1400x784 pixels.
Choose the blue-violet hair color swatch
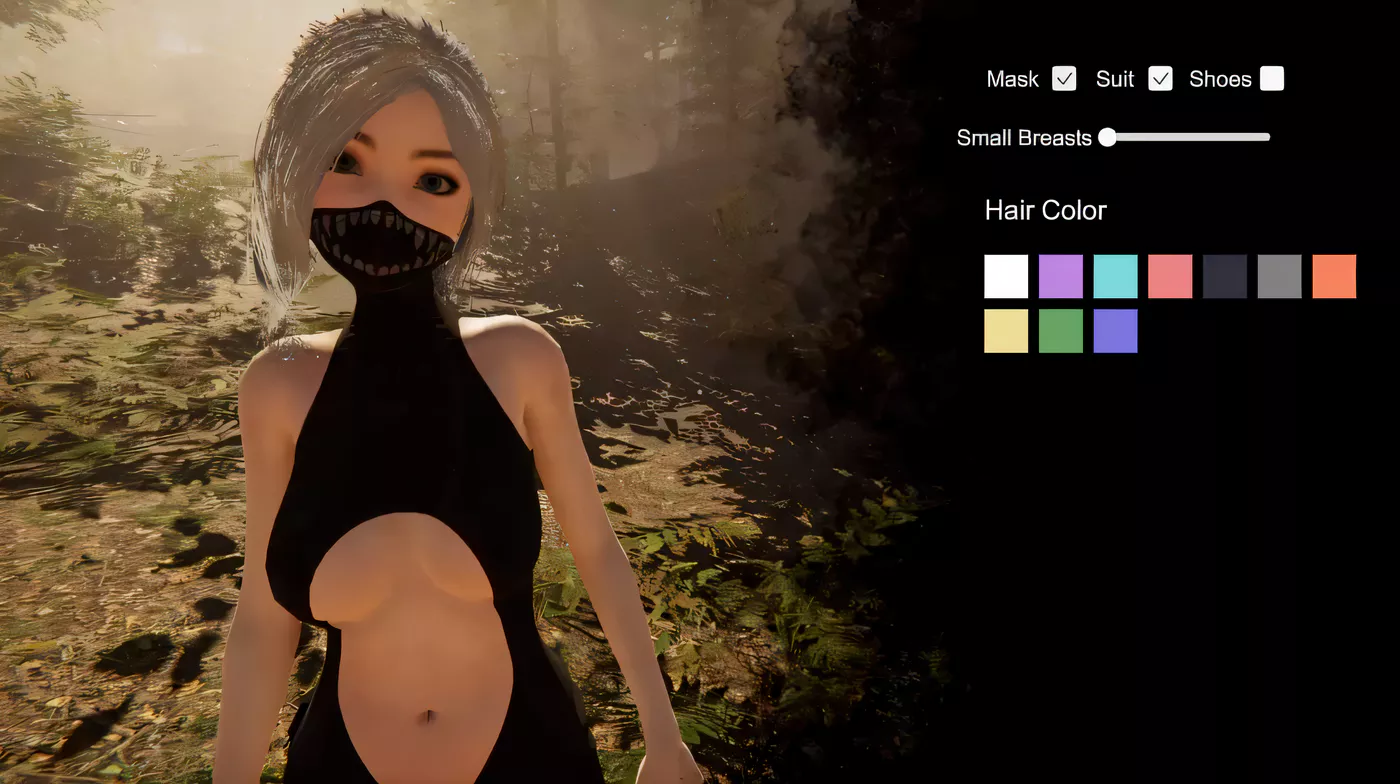pyautogui.click(x=1115, y=331)
